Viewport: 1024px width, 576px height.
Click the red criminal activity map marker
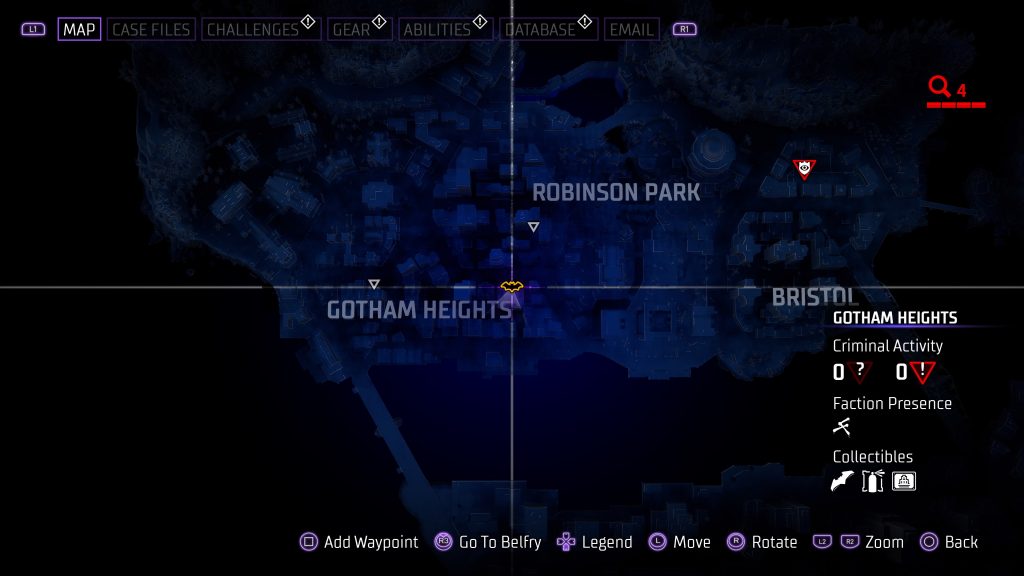pyautogui.click(x=804, y=169)
